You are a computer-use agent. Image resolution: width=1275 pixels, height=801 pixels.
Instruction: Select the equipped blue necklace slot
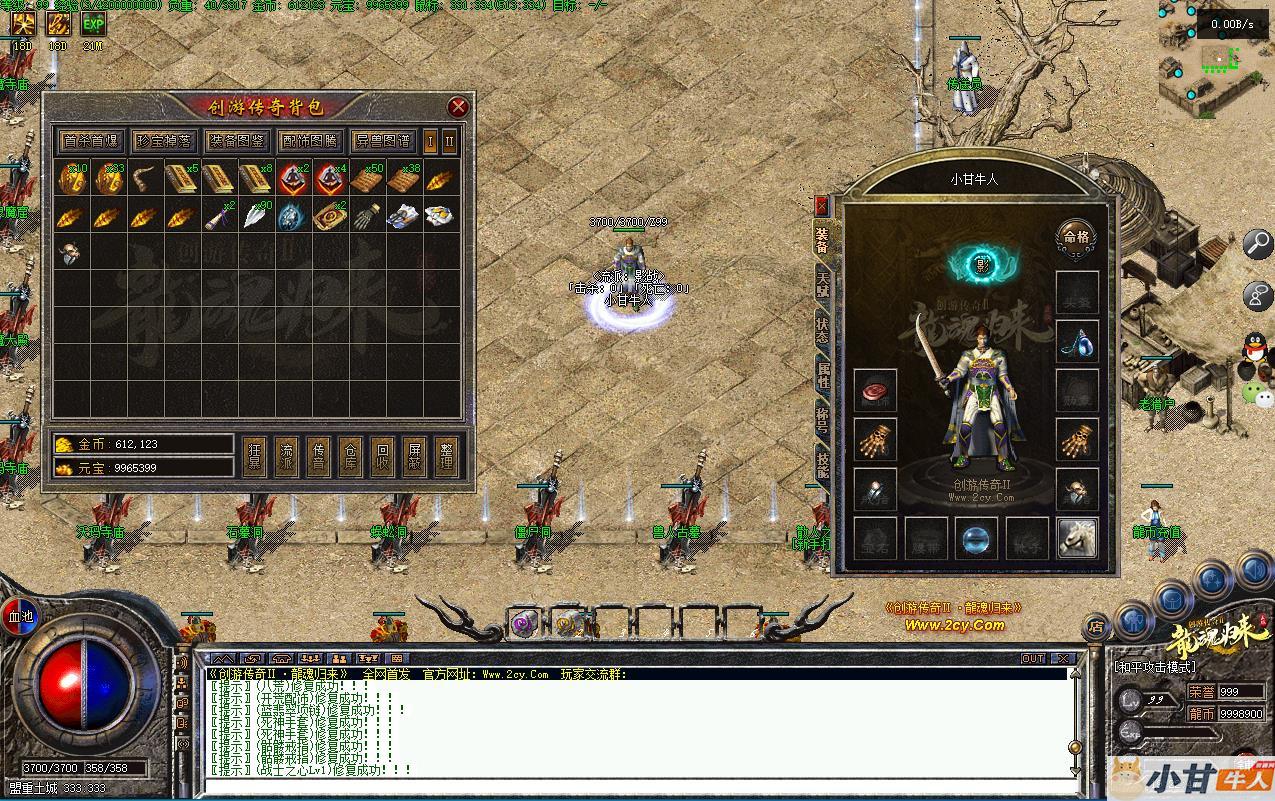click(1077, 341)
